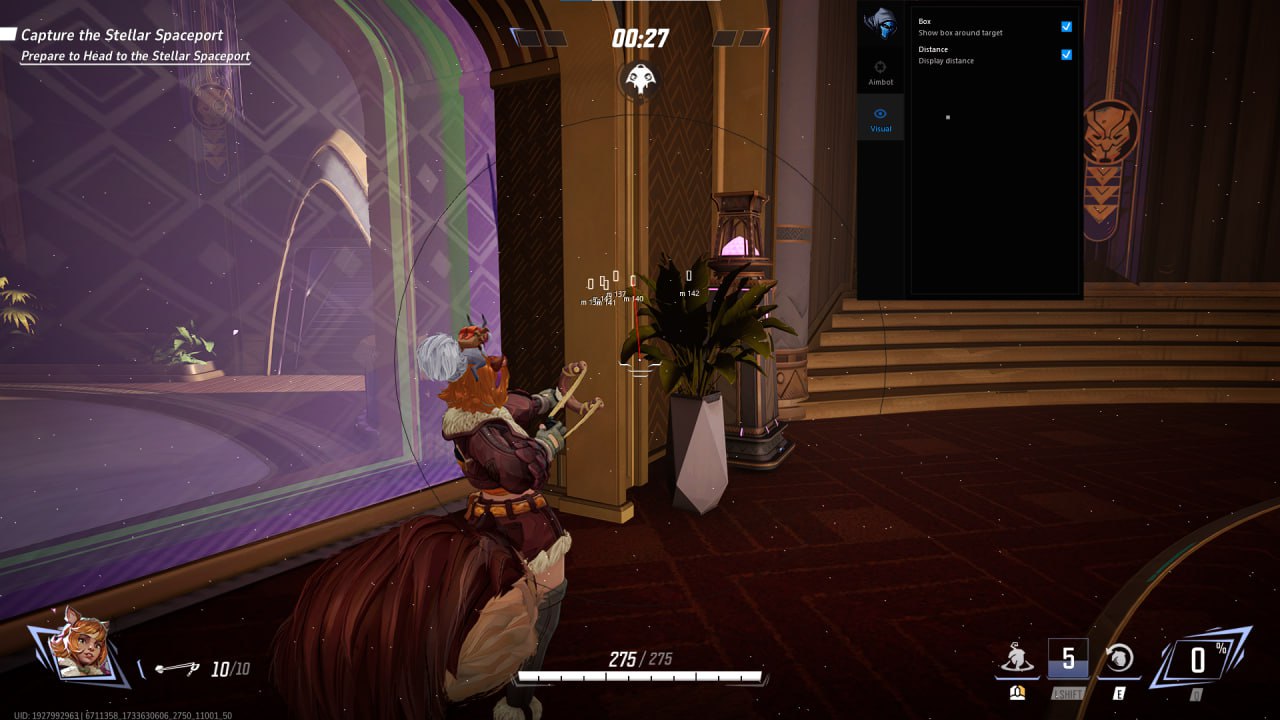
Task: Switch to the Visual tab
Action: (x=880, y=119)
